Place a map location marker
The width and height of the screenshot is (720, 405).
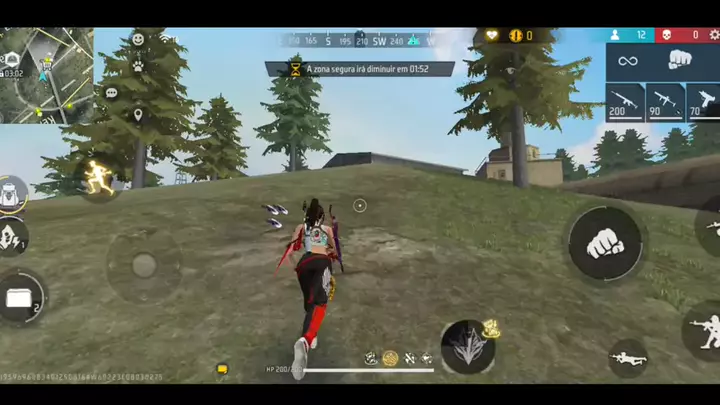point(138,114)
